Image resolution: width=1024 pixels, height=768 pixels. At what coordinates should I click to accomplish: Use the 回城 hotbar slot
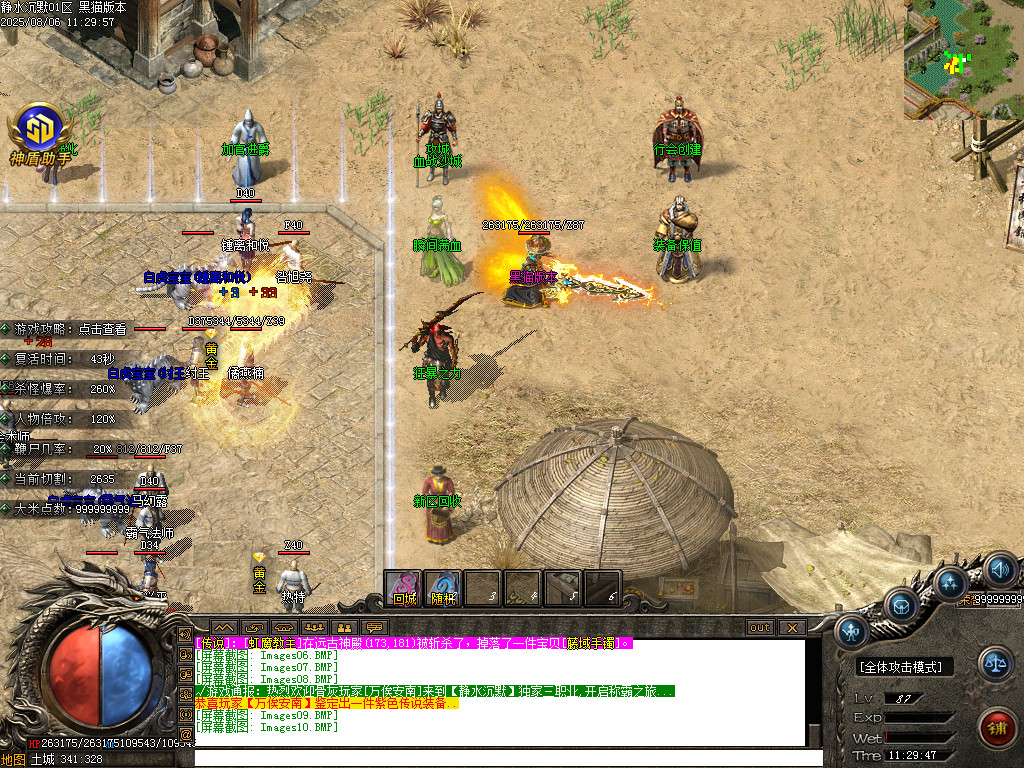click(403, 588)
